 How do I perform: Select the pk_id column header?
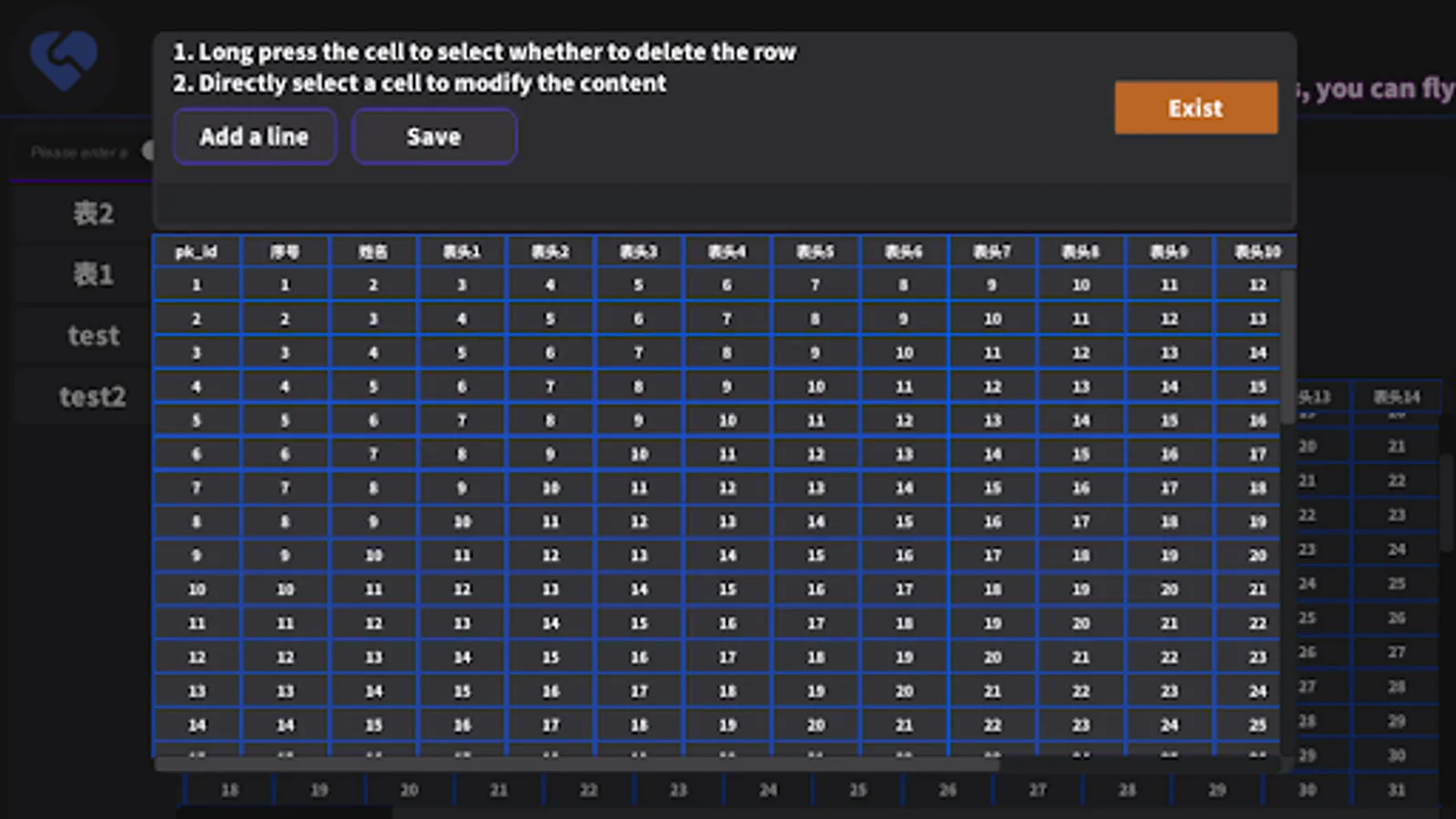click(x=196, y=251)
